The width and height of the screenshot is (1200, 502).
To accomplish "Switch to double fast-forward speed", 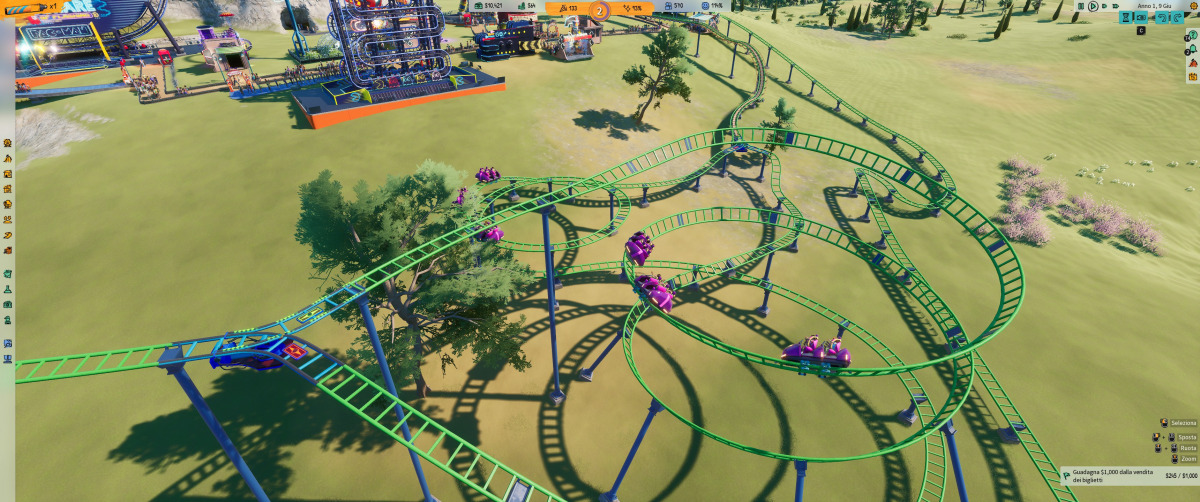I will (1104, 6).
